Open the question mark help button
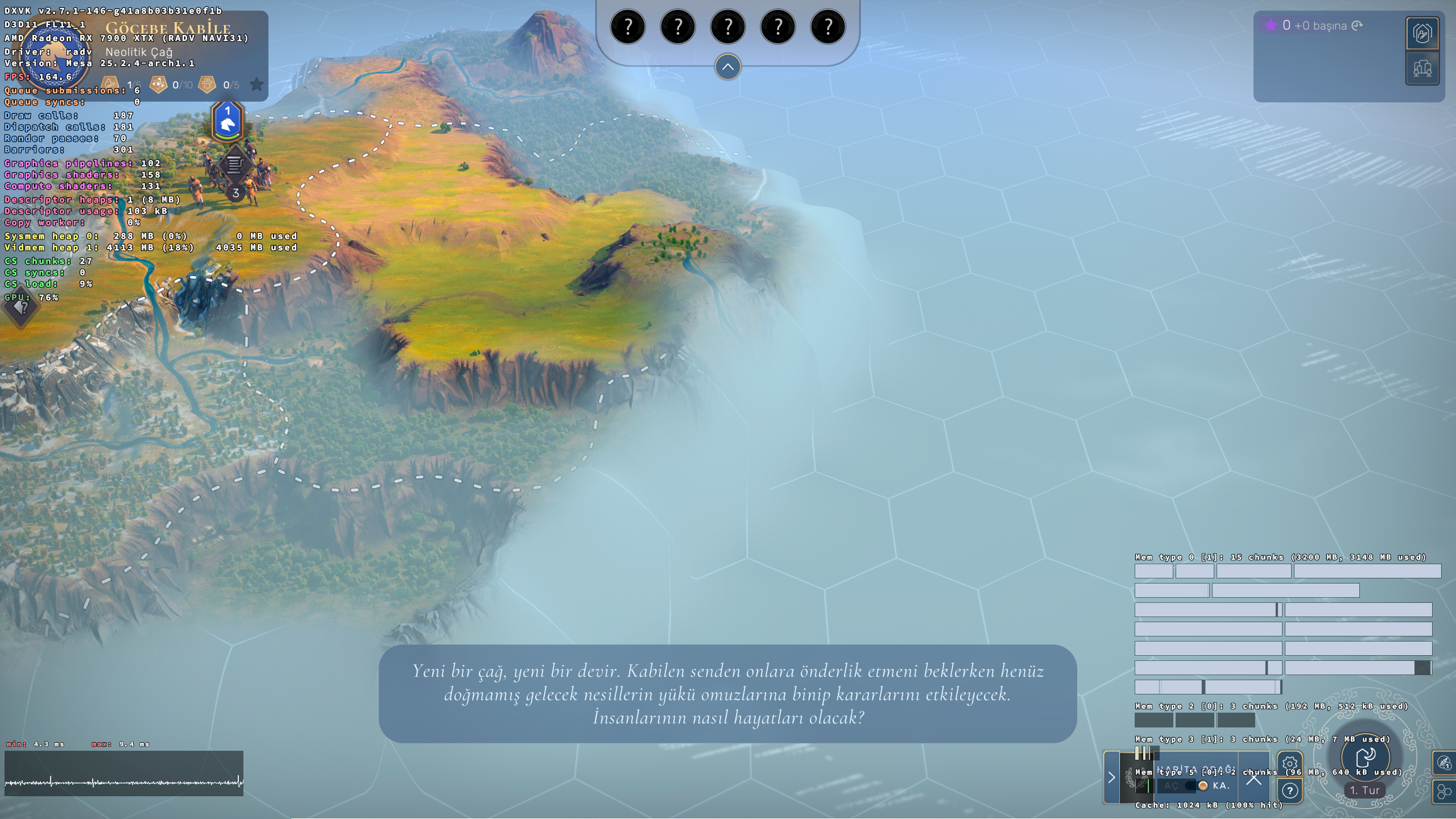Screen dimensions: 1456x819 1289,791
